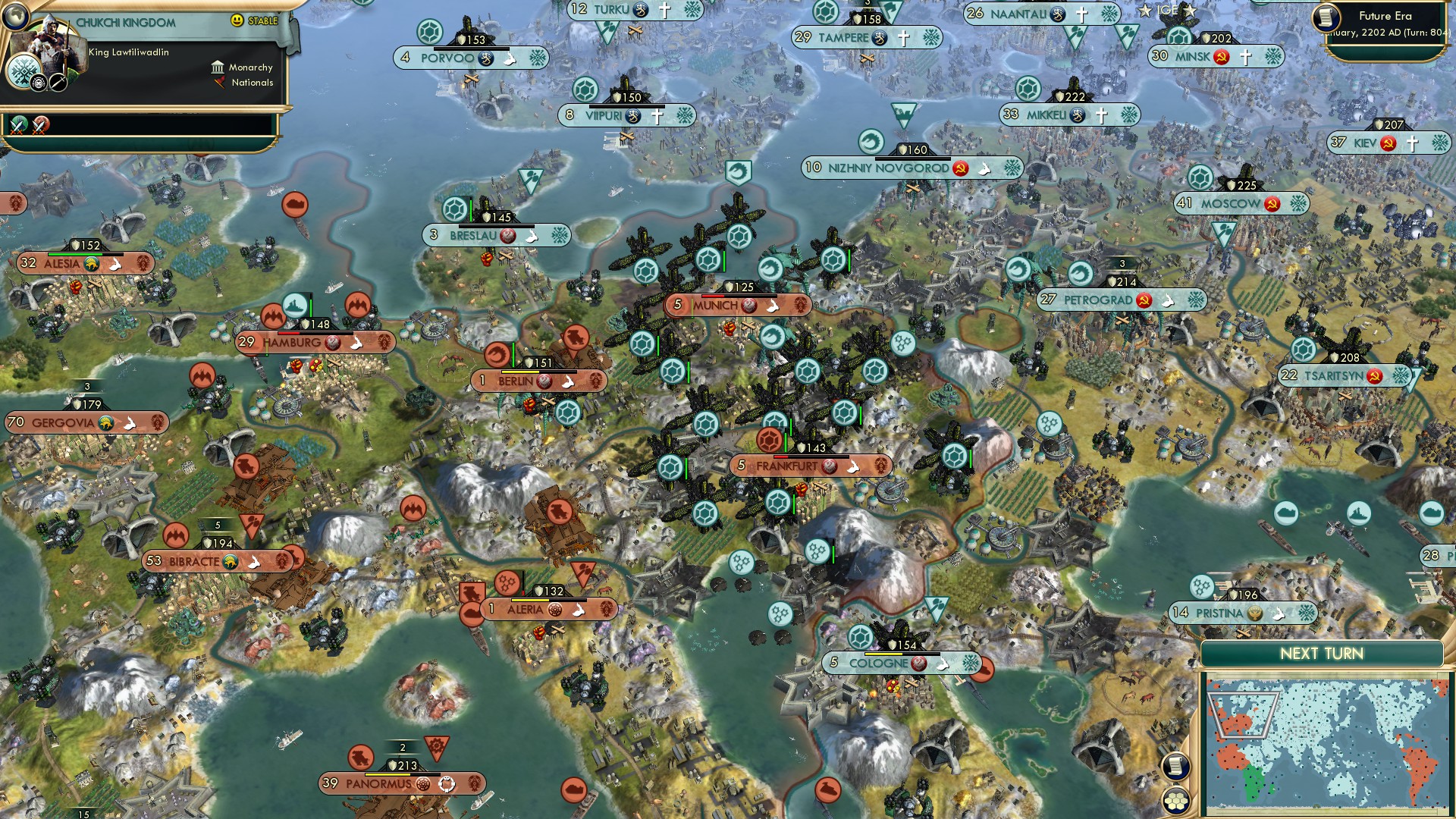This screenshot has height=819, width=1456.
Task: Open the IGE in-game editor
Action: (x=1167, y=10)
